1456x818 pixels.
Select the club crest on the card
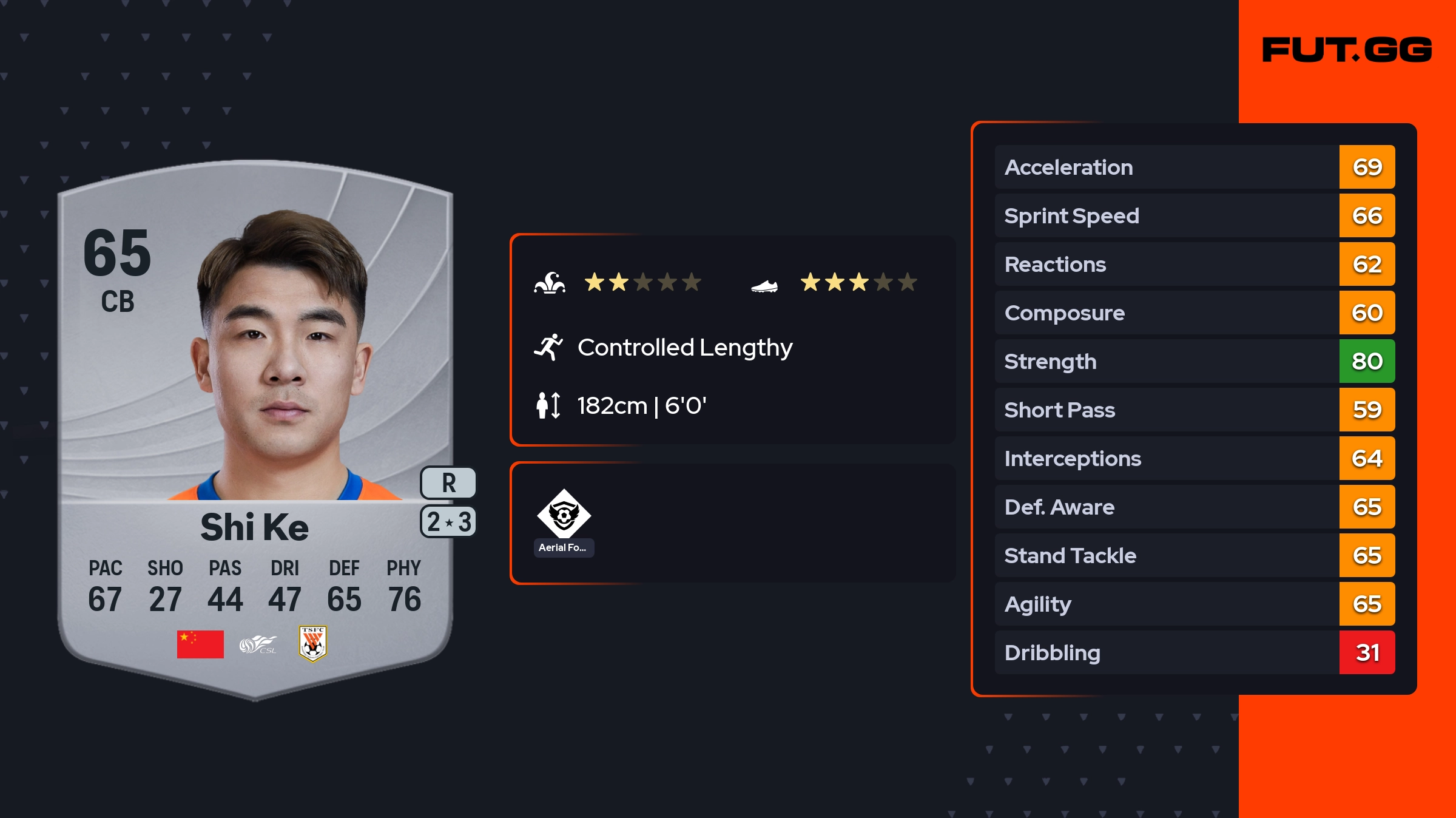pos(313,643)
